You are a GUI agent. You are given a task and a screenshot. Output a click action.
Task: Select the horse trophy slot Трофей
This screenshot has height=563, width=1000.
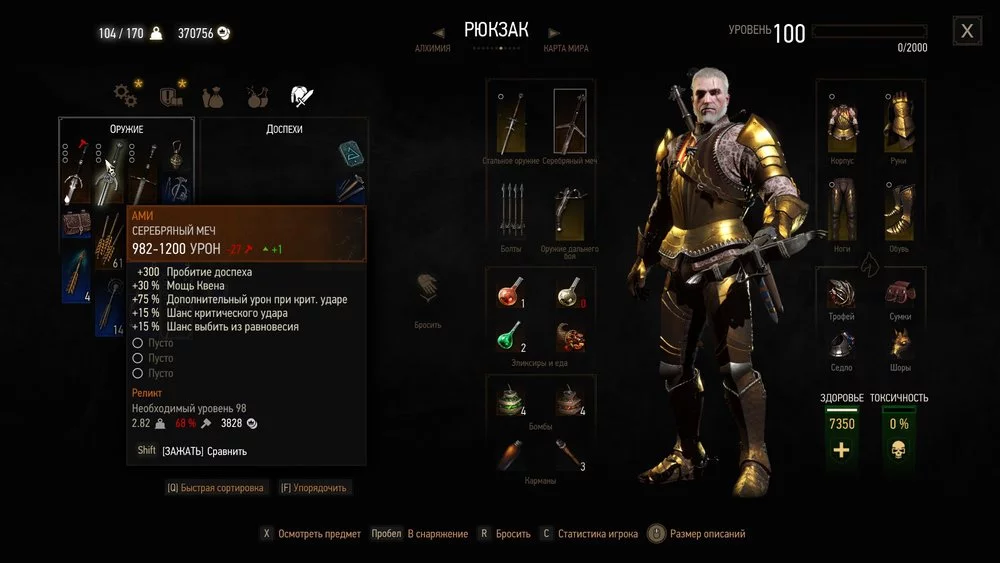point(842,294)
